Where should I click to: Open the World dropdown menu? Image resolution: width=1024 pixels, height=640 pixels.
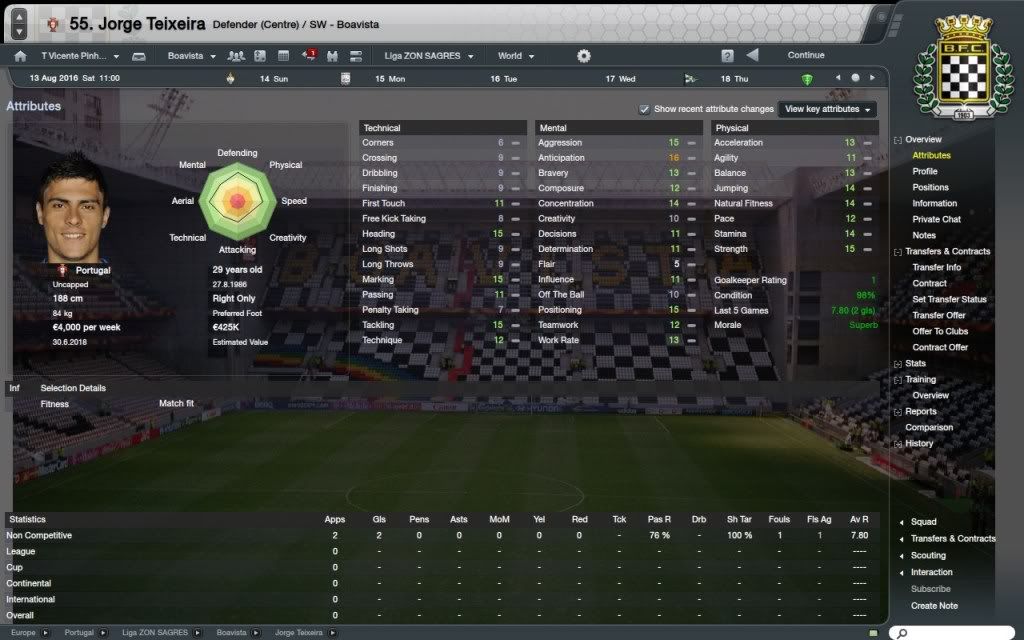(516, 56)
